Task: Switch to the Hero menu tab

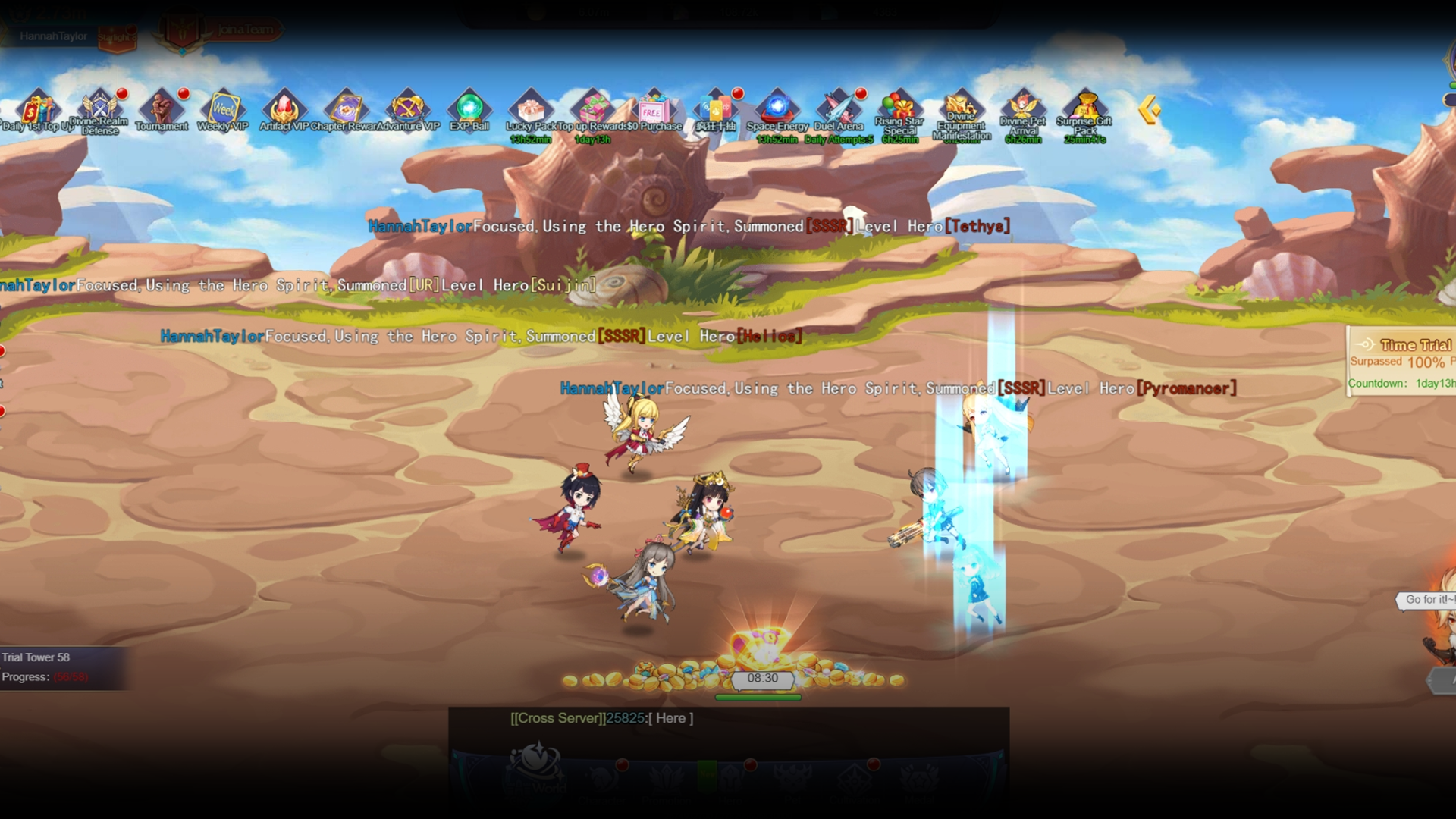Action: [730, 777]
